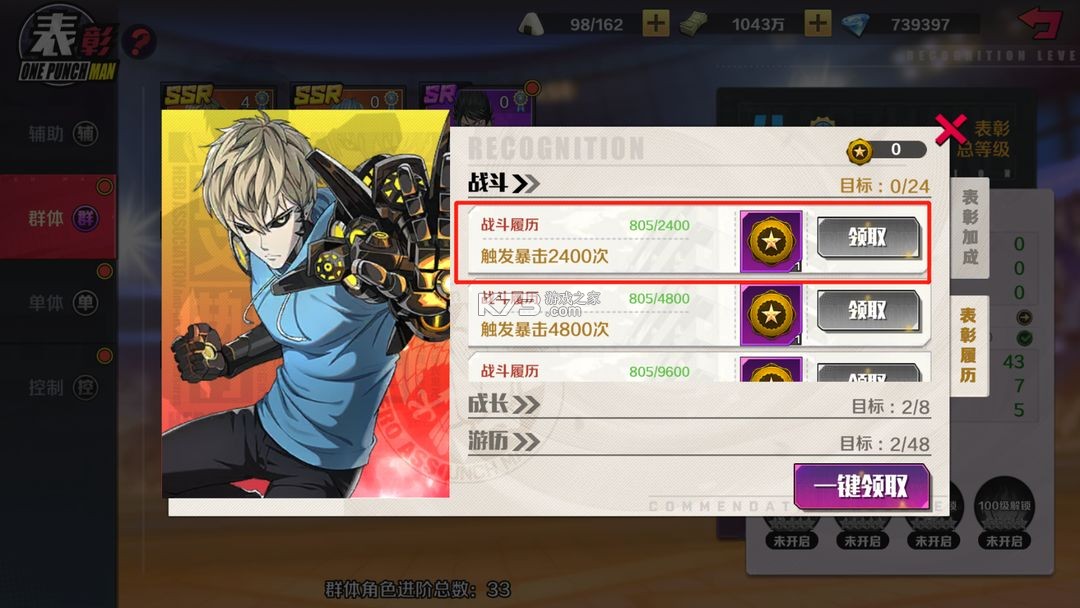The image size is (1080, 608).
Task: Go back with the red return arrow
Action: click(x=1040, y=22)
